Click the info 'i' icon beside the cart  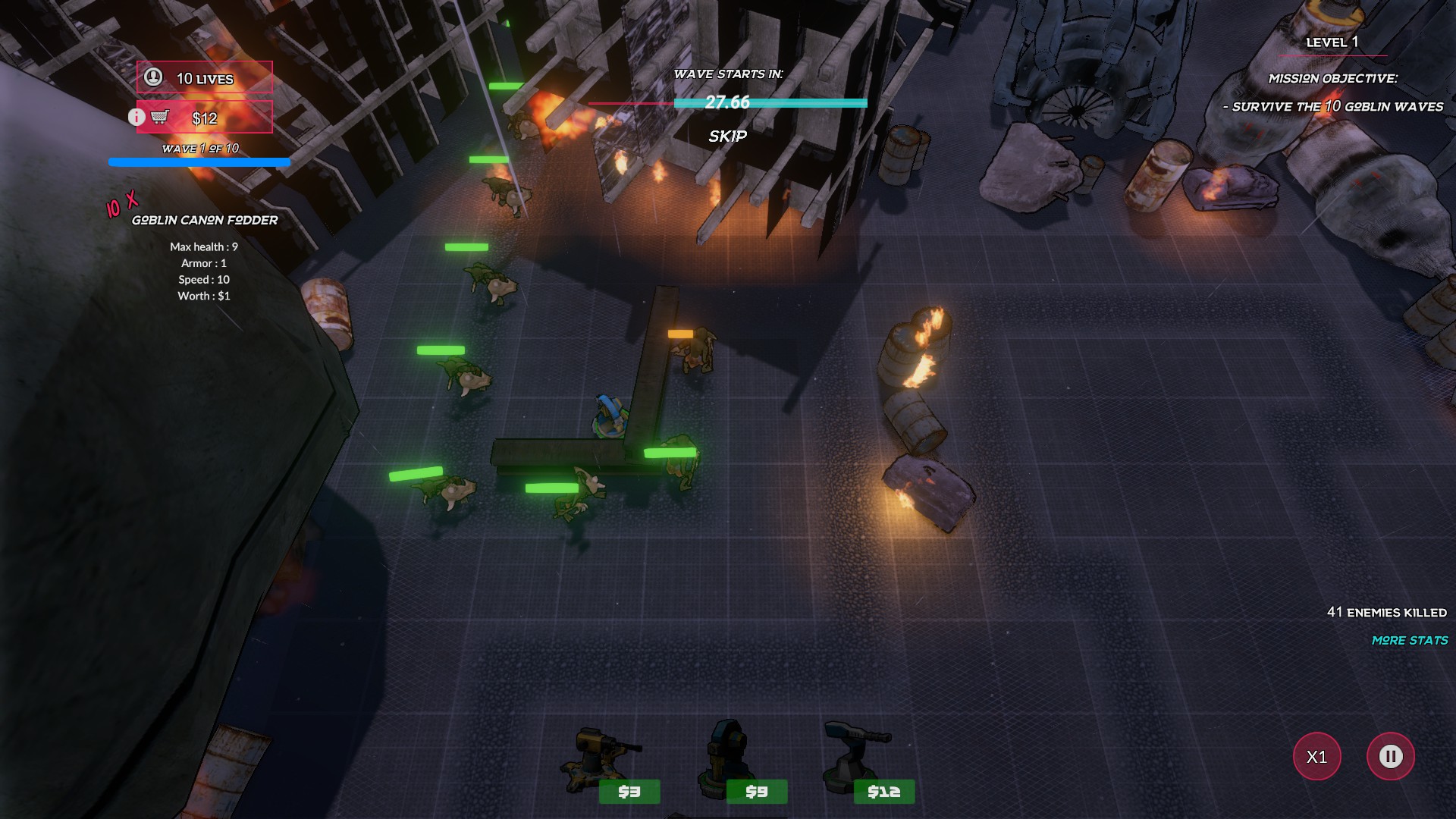[x=136, y=117]
